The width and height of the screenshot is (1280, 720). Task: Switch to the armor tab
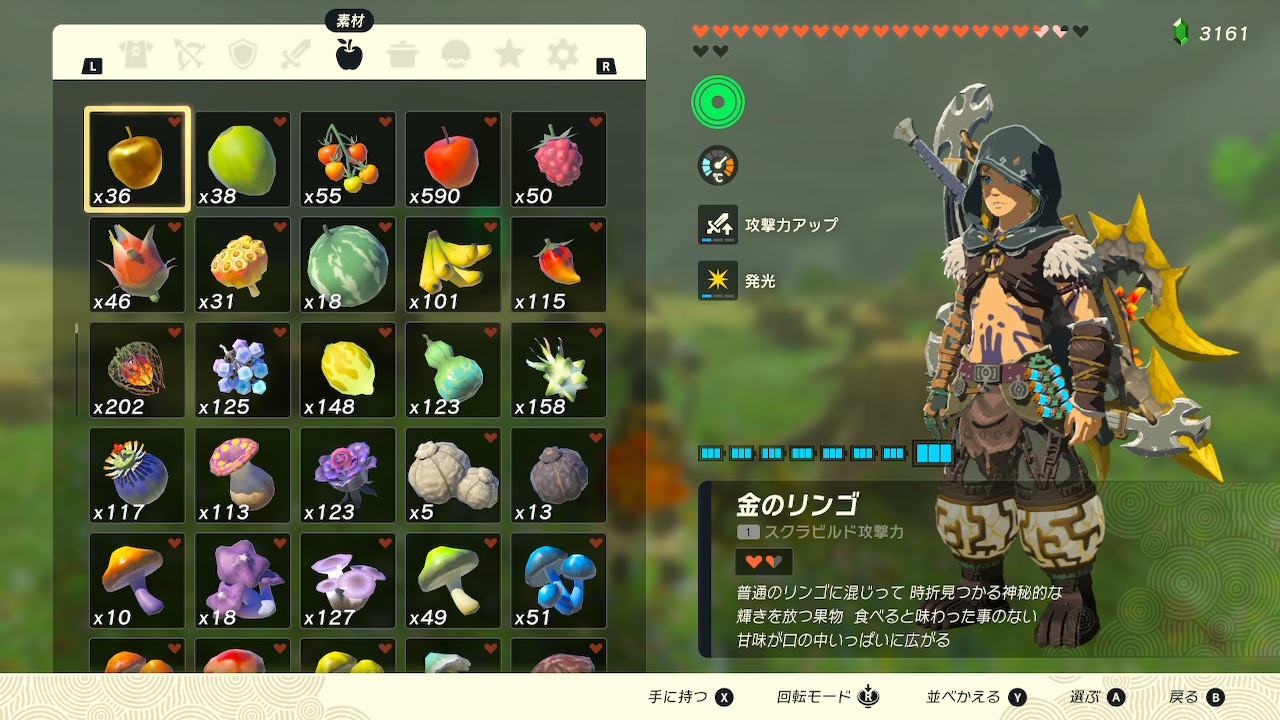click(x=136, y=54)
